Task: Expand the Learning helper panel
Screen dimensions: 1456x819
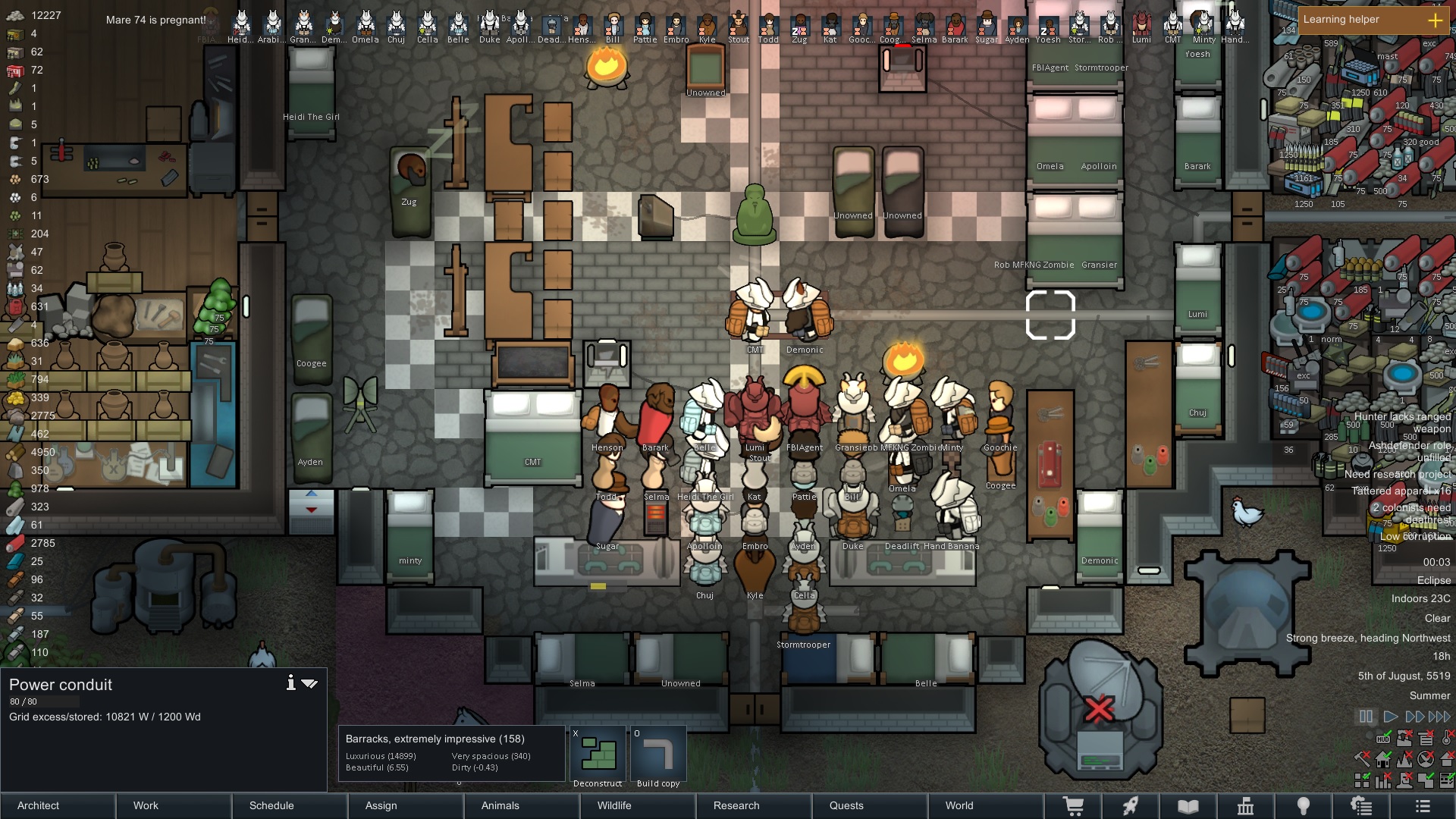Action: click(x=1435, y=20)
